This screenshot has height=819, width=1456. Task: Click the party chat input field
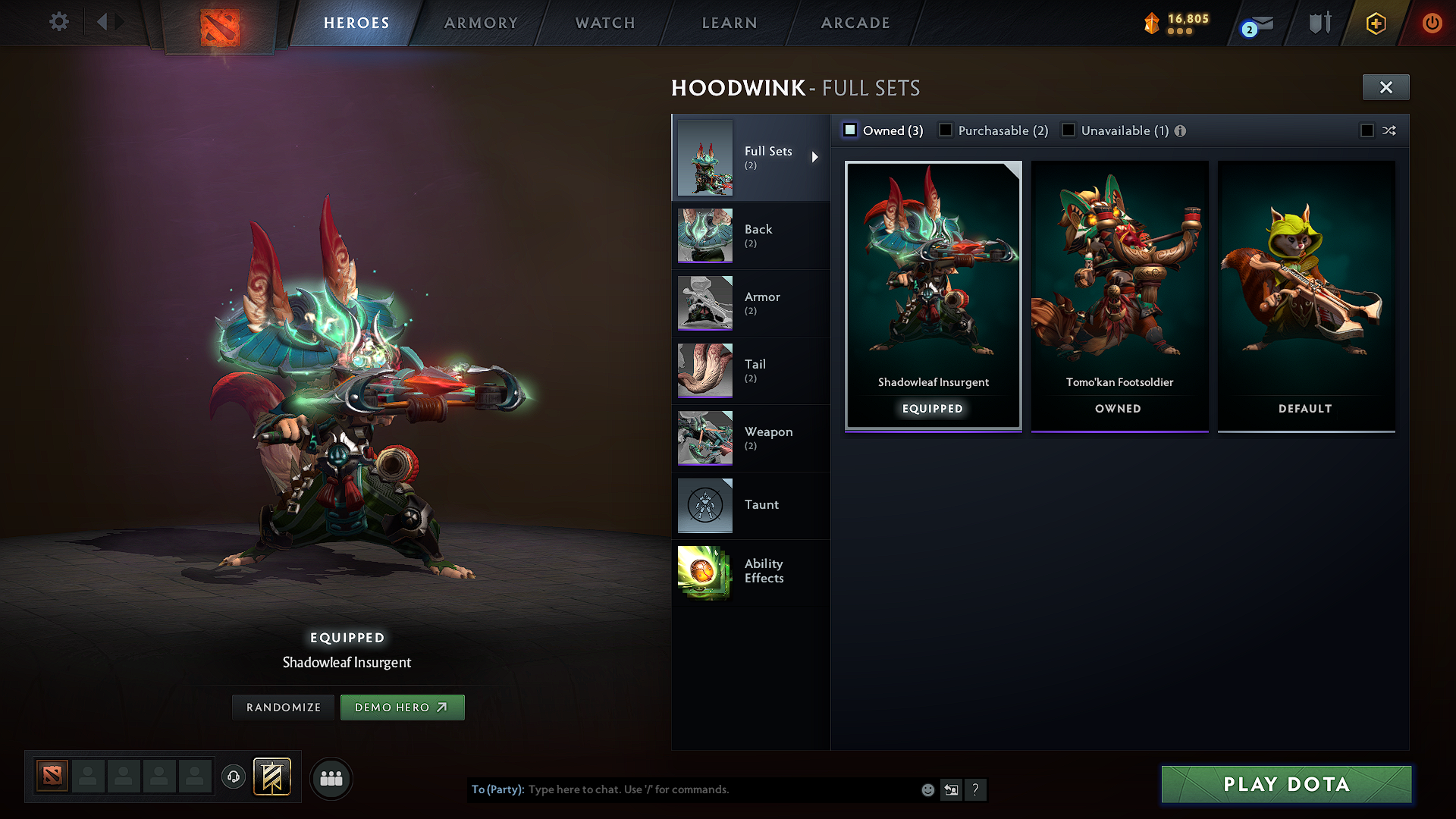tap(682, 789)
